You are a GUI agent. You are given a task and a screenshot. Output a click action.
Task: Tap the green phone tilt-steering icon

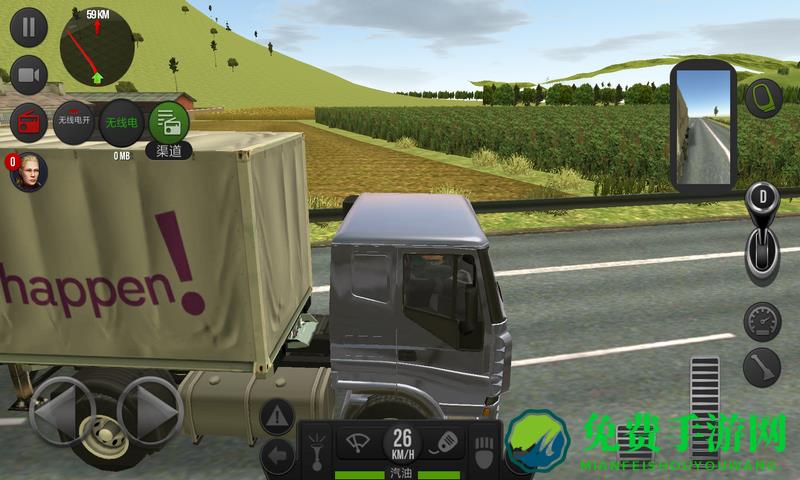click(763, 96)
